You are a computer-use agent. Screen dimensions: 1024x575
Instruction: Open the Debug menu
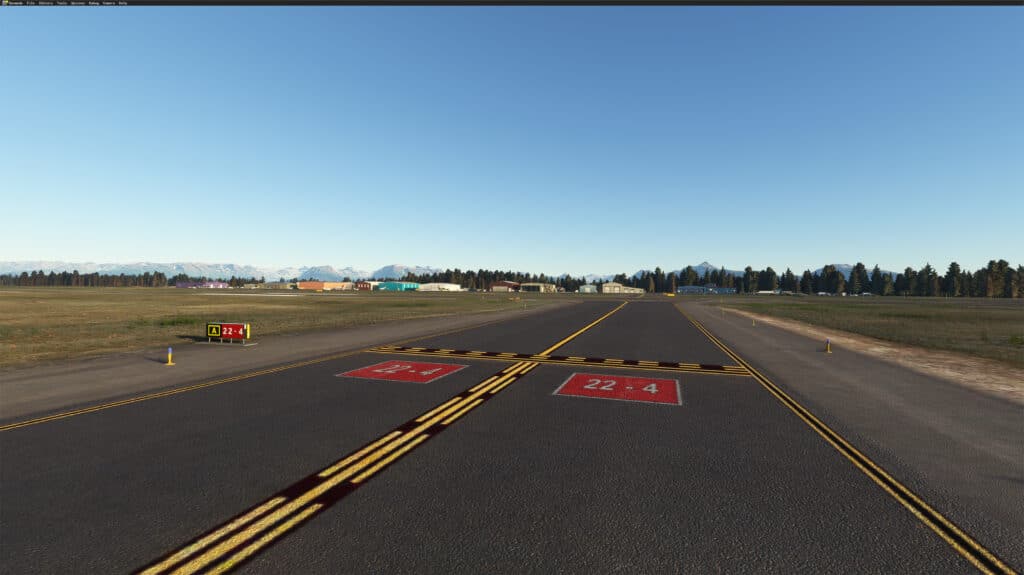(x=94, y=3)
